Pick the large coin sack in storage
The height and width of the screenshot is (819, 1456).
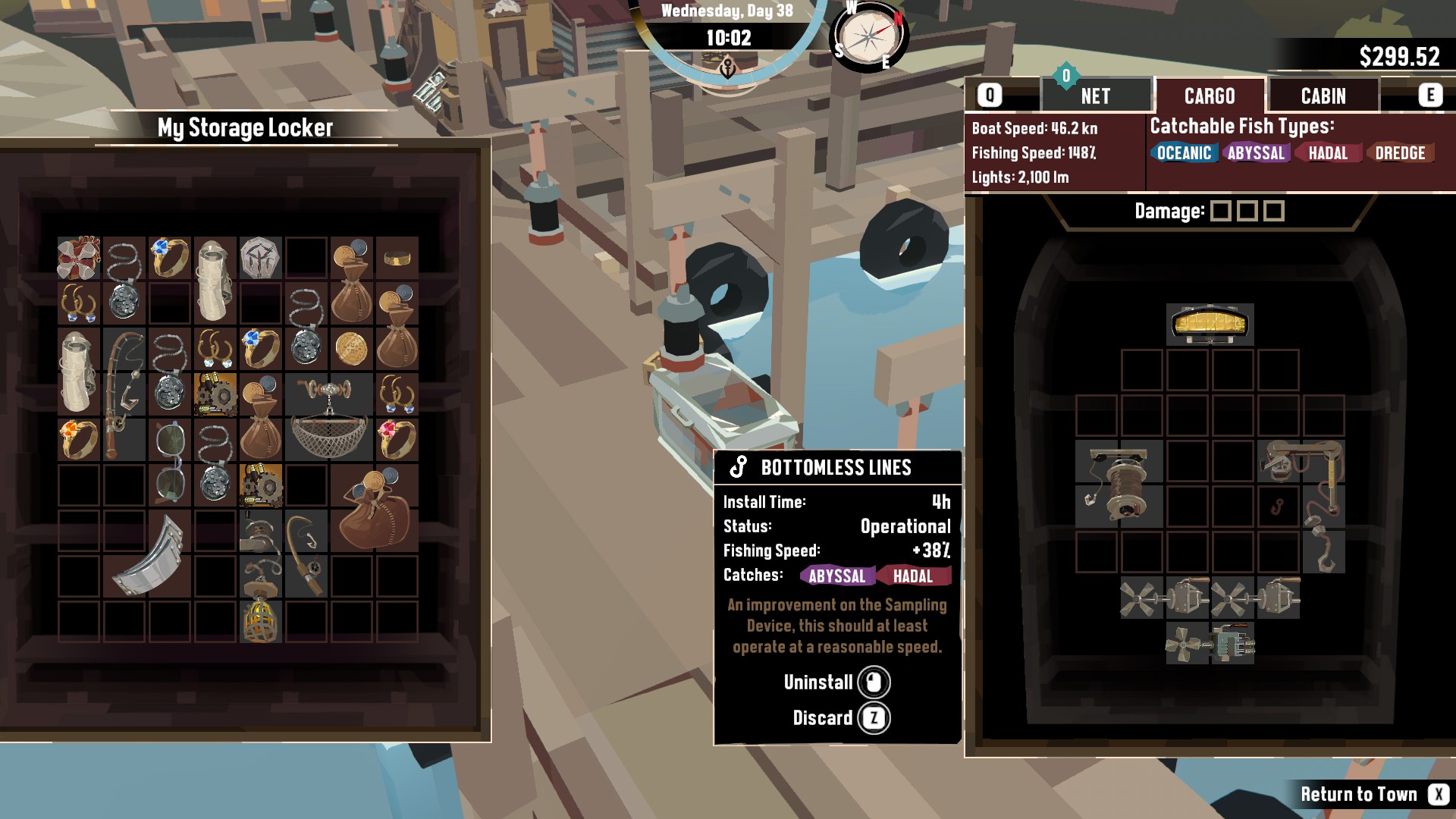pyautogui.click(x=374, y=507)
